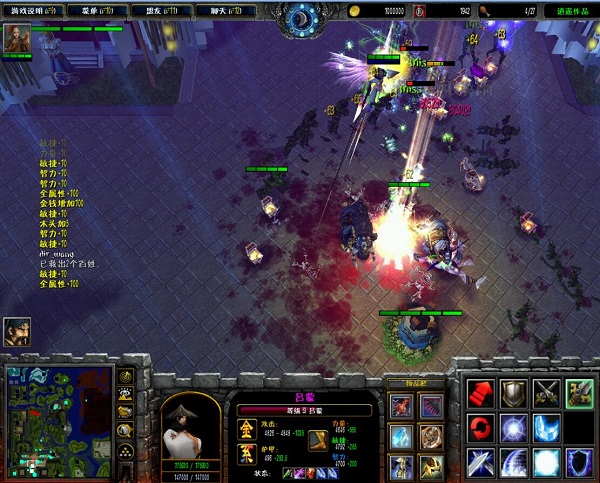Cast the blue shield ability

point(578,462)
